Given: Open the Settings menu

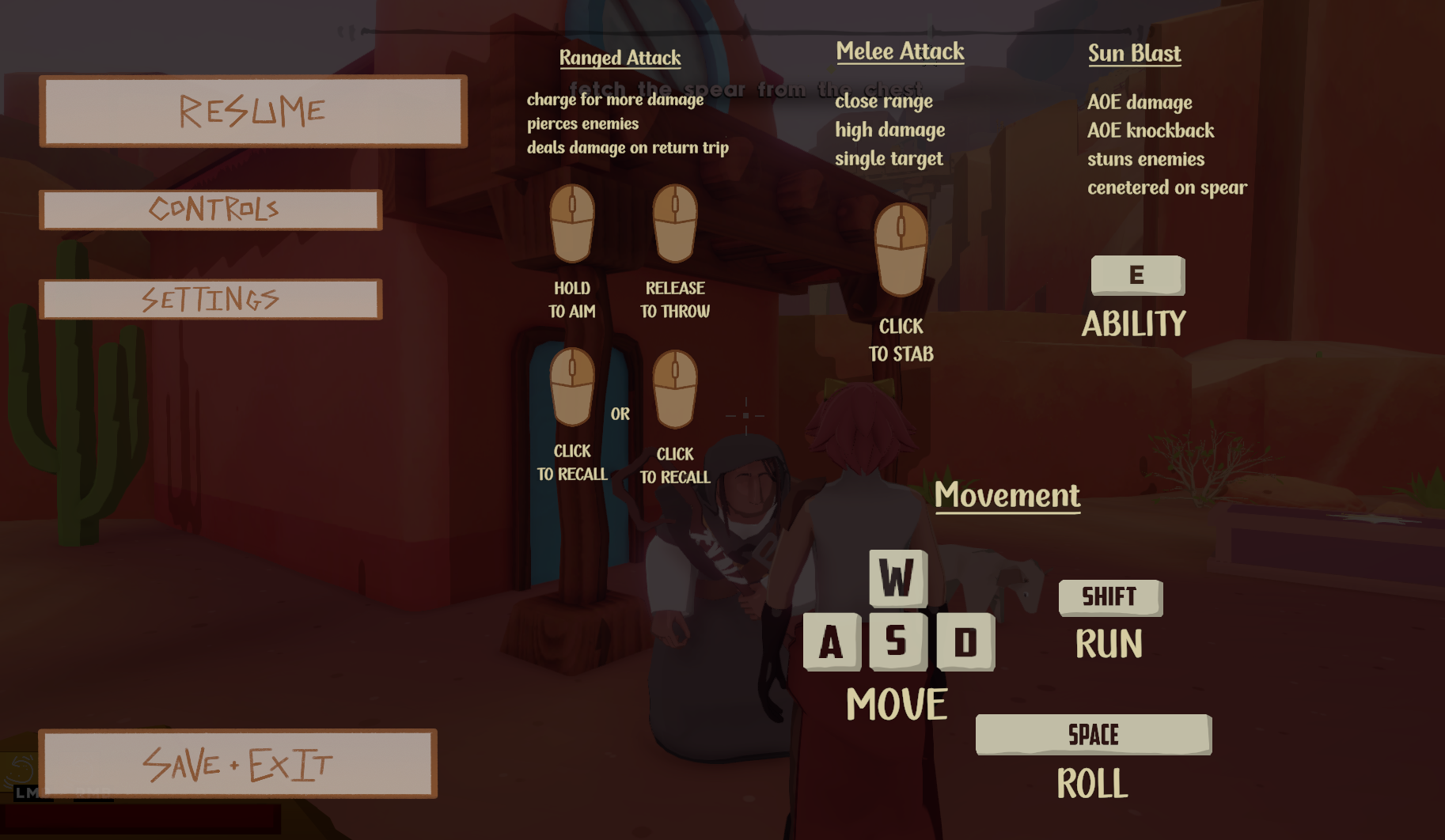Looking at the screenshot, I should coord(211,299).
